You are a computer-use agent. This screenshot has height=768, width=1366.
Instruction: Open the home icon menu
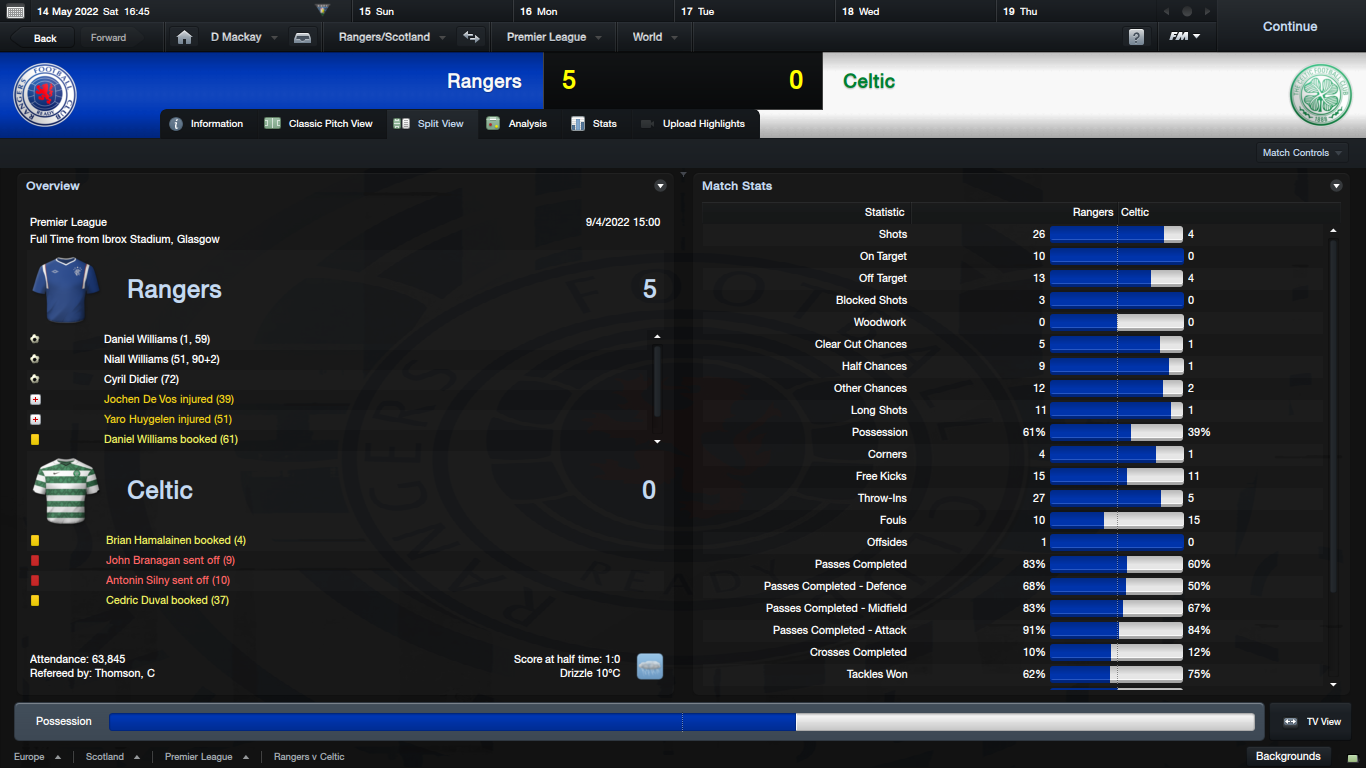click(184, 37)
